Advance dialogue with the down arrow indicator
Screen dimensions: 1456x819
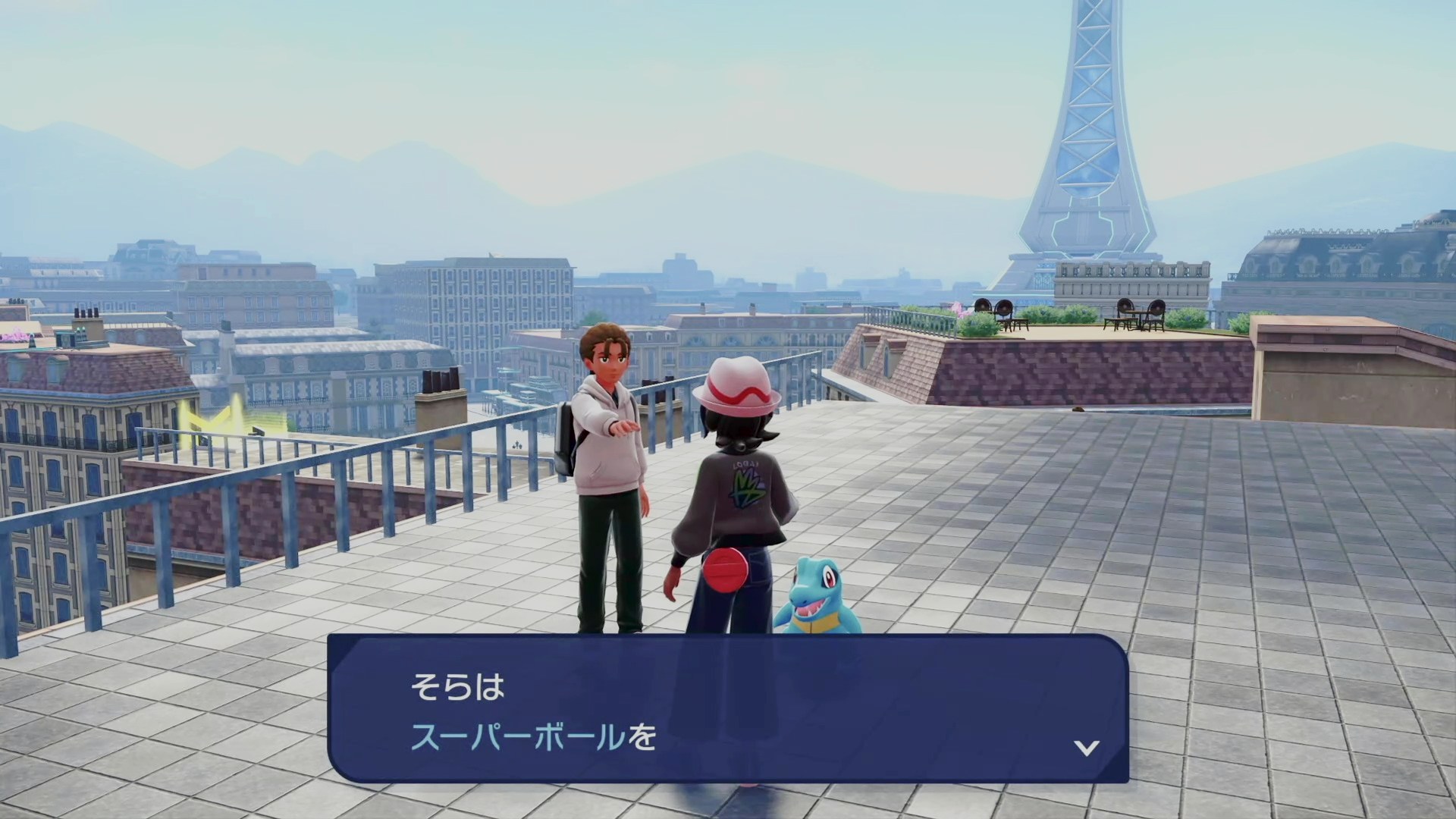[x=1086, y=748]
